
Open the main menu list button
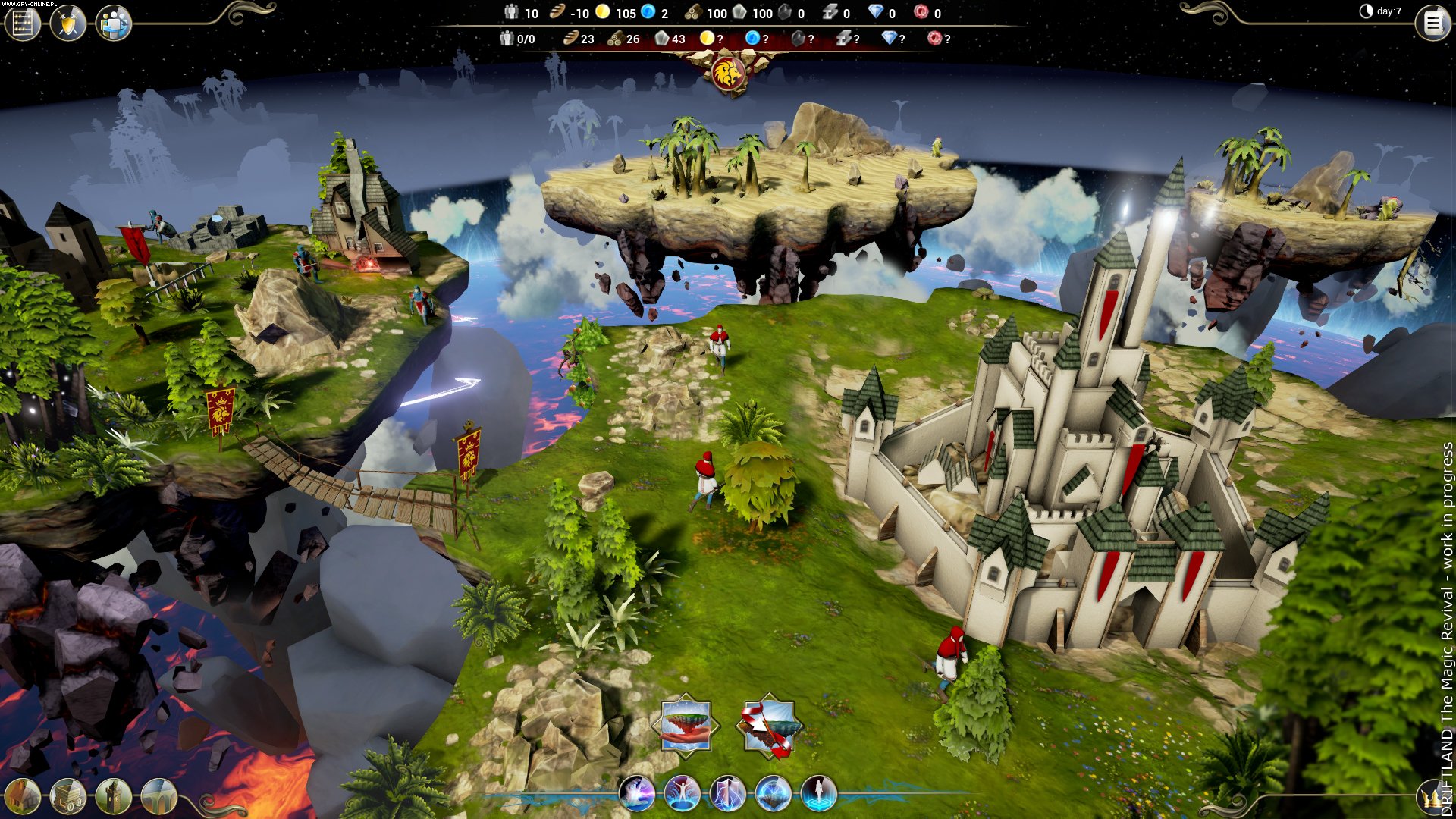[x=1432, y=24]
